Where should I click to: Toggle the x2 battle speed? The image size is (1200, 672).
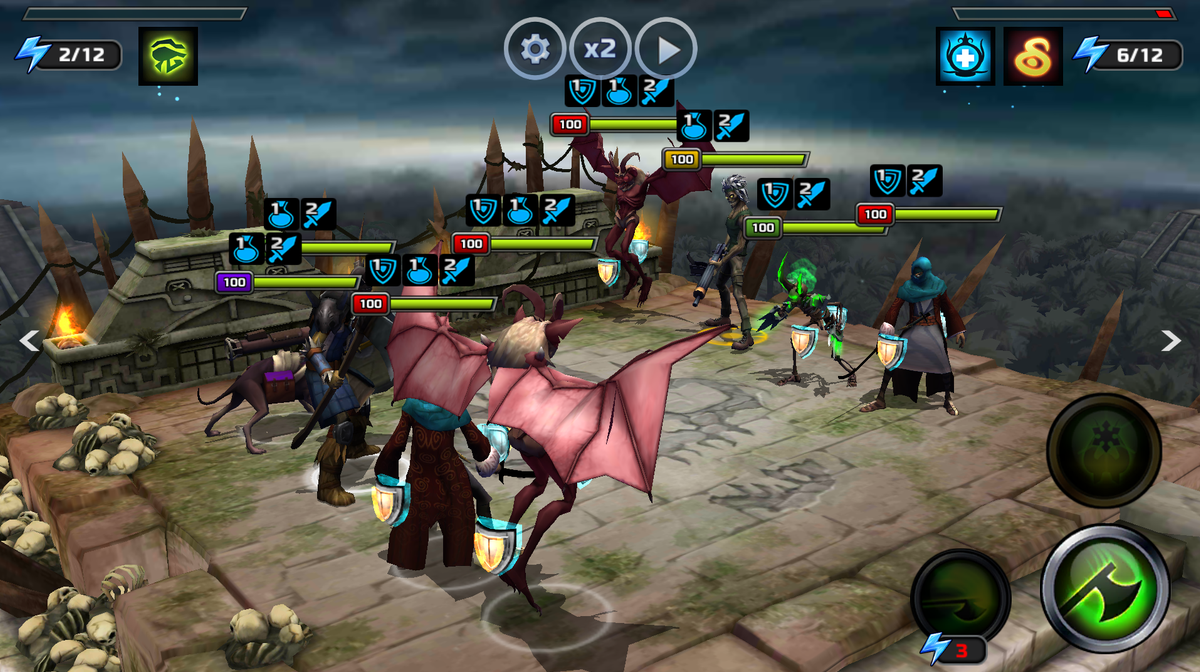coord(600,49)
